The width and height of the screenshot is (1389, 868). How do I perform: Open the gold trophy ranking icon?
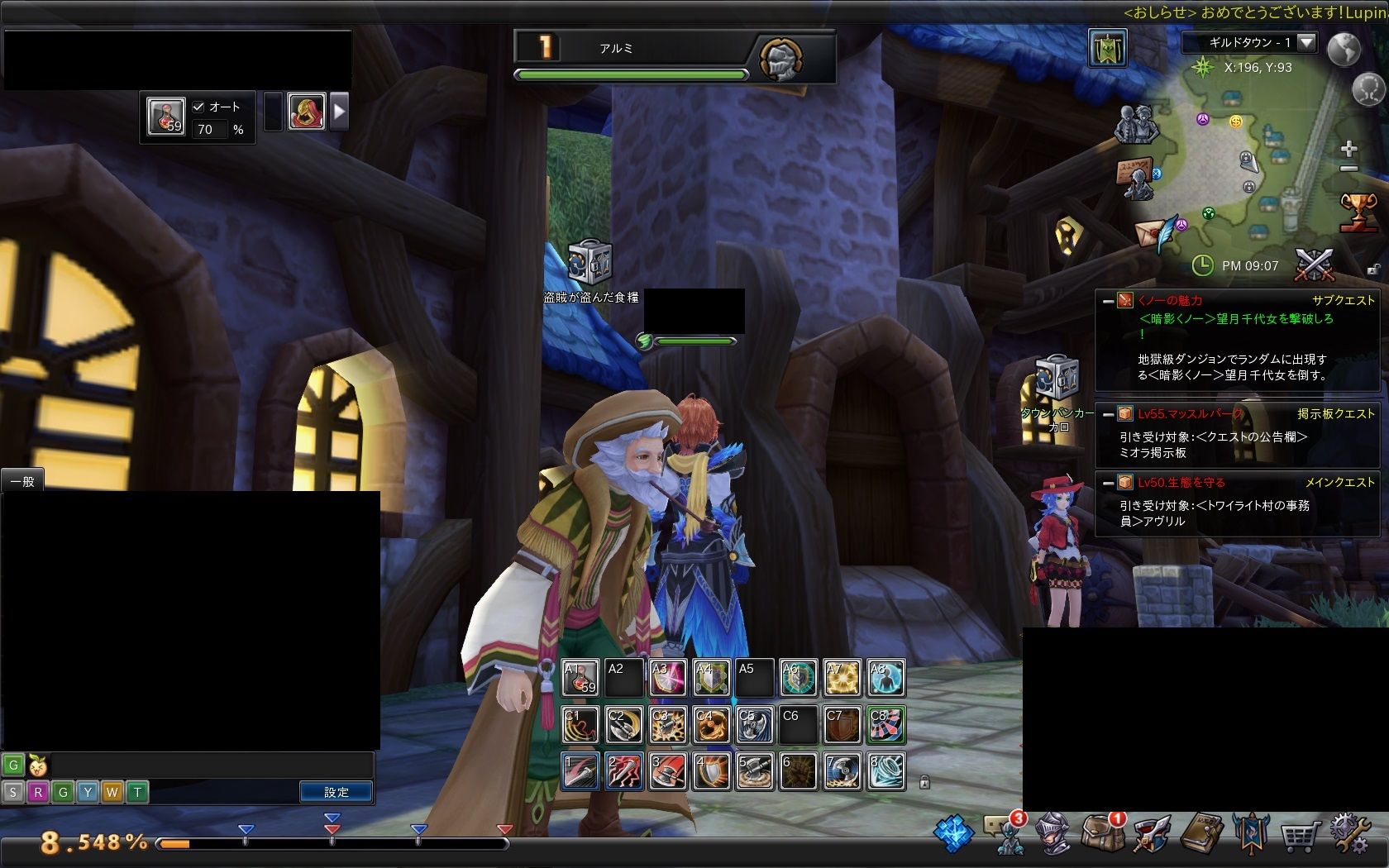click(x=1358, y=211)
